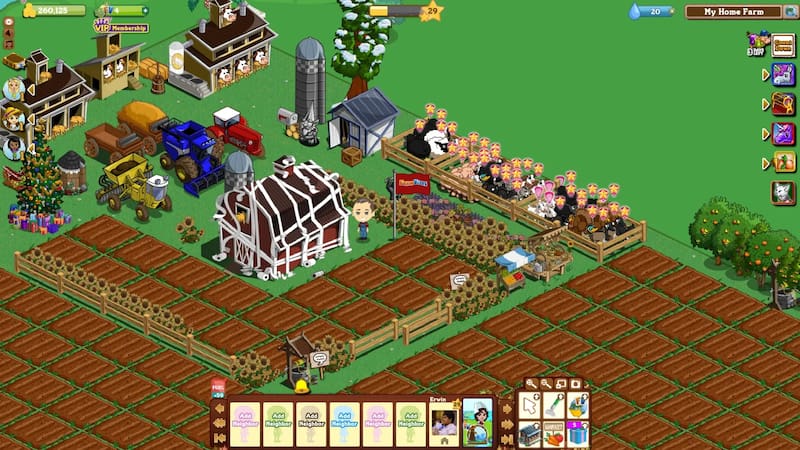Open the orange vegetables quest icon

(x=783, y=161)
